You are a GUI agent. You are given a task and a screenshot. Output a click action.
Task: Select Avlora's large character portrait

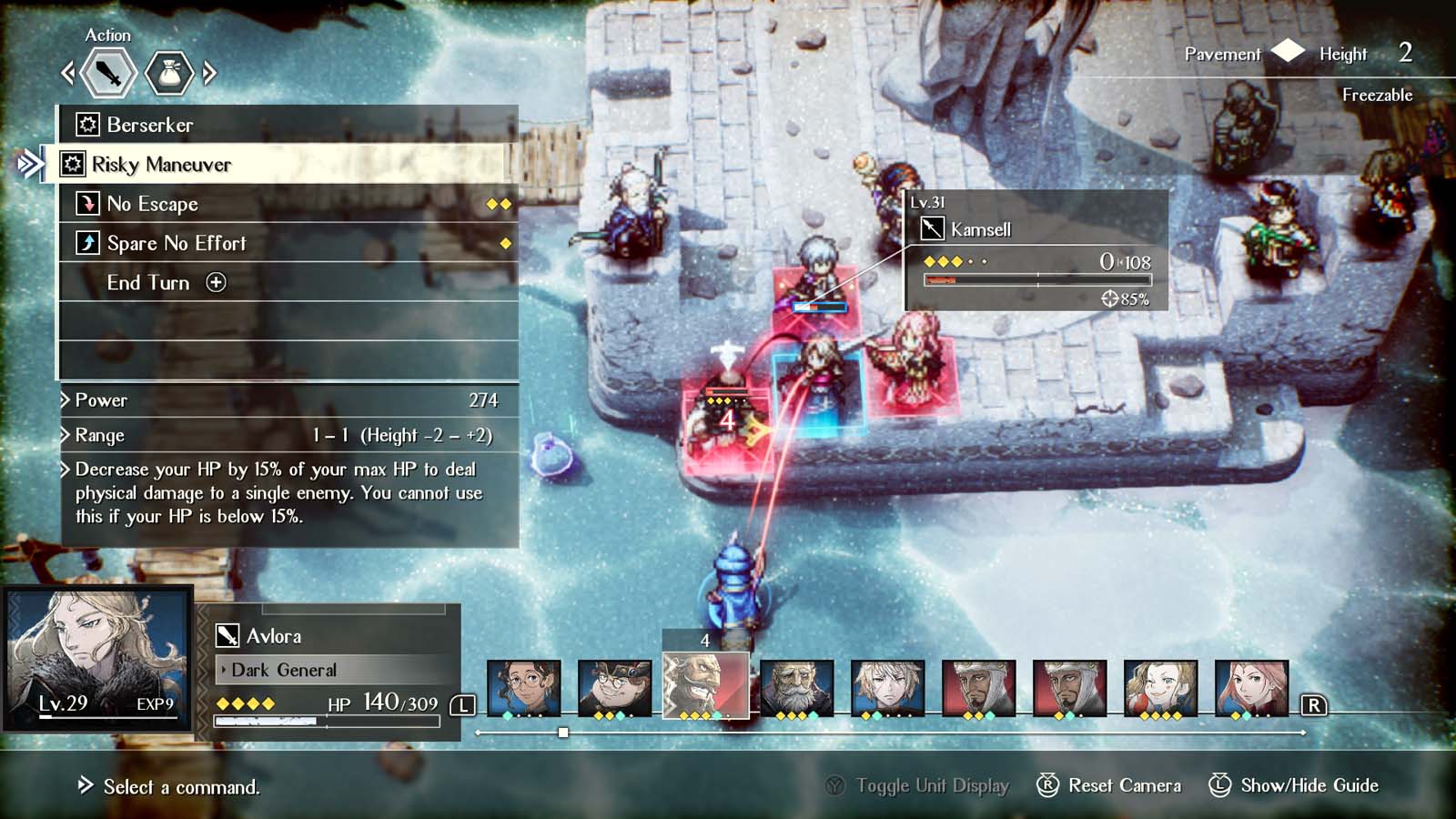(98, 657)
